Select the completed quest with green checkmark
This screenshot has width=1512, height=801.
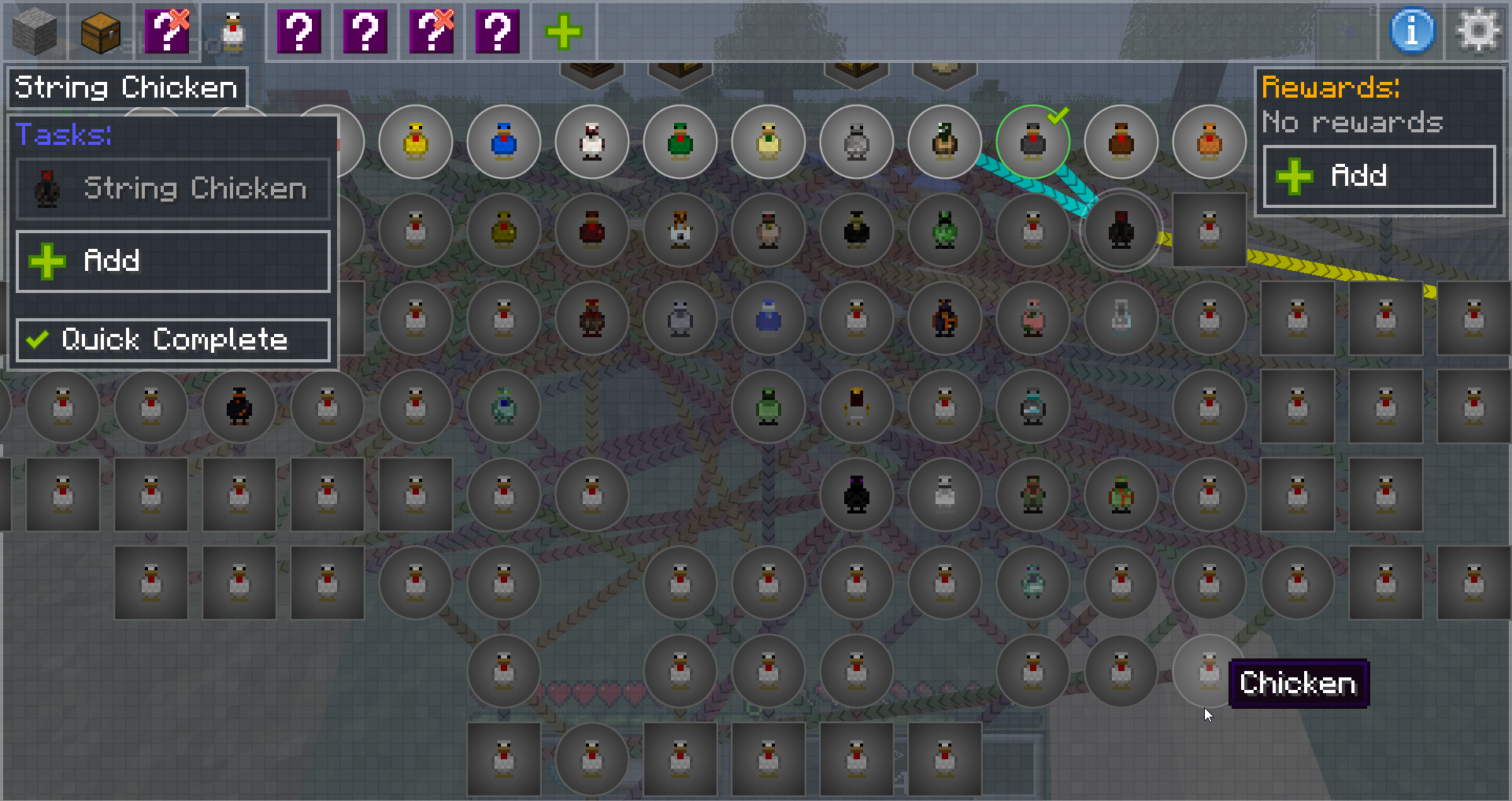tap(1033, 142)
